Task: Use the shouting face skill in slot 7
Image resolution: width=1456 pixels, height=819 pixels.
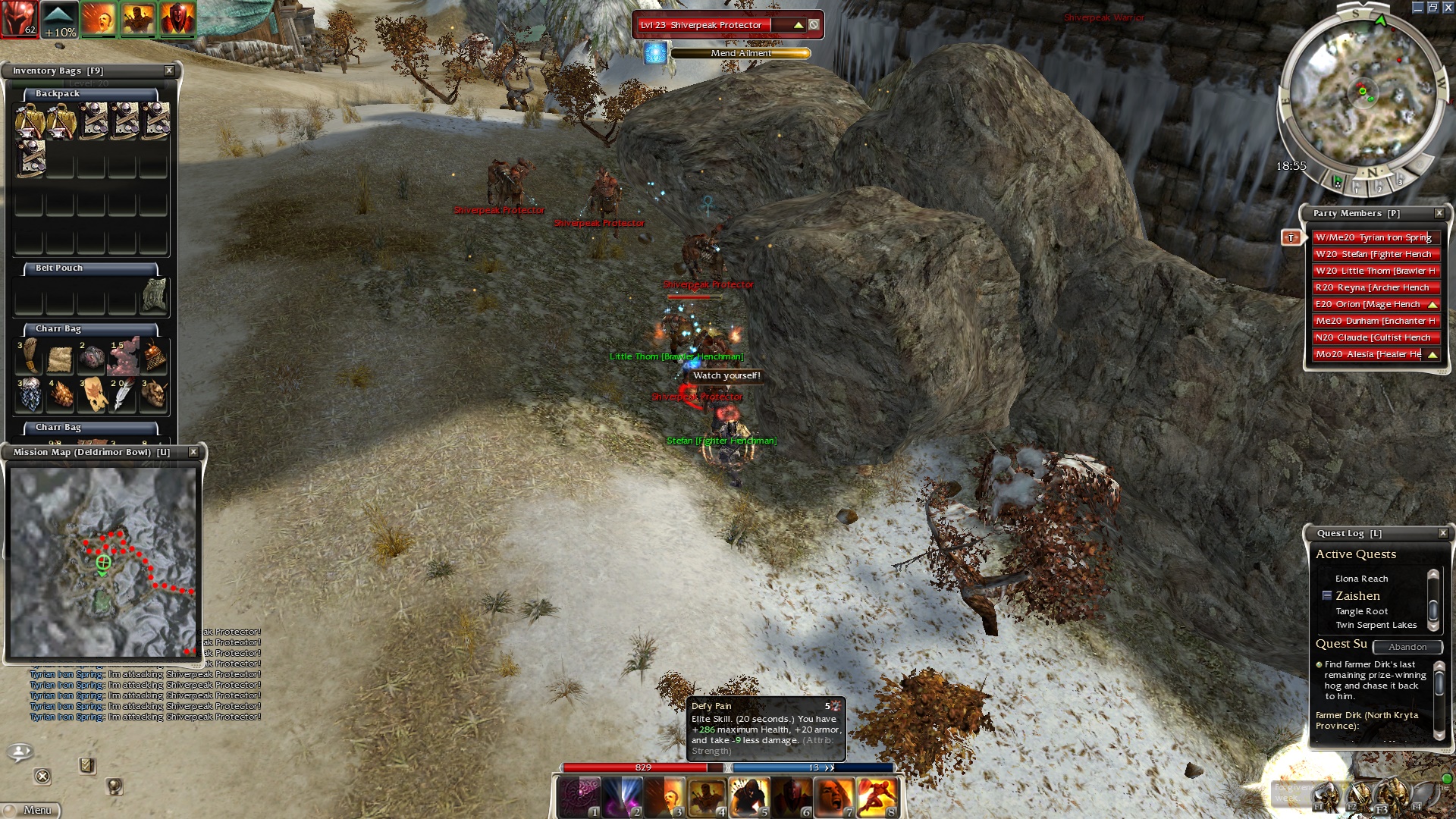Action: coord(834,798)
